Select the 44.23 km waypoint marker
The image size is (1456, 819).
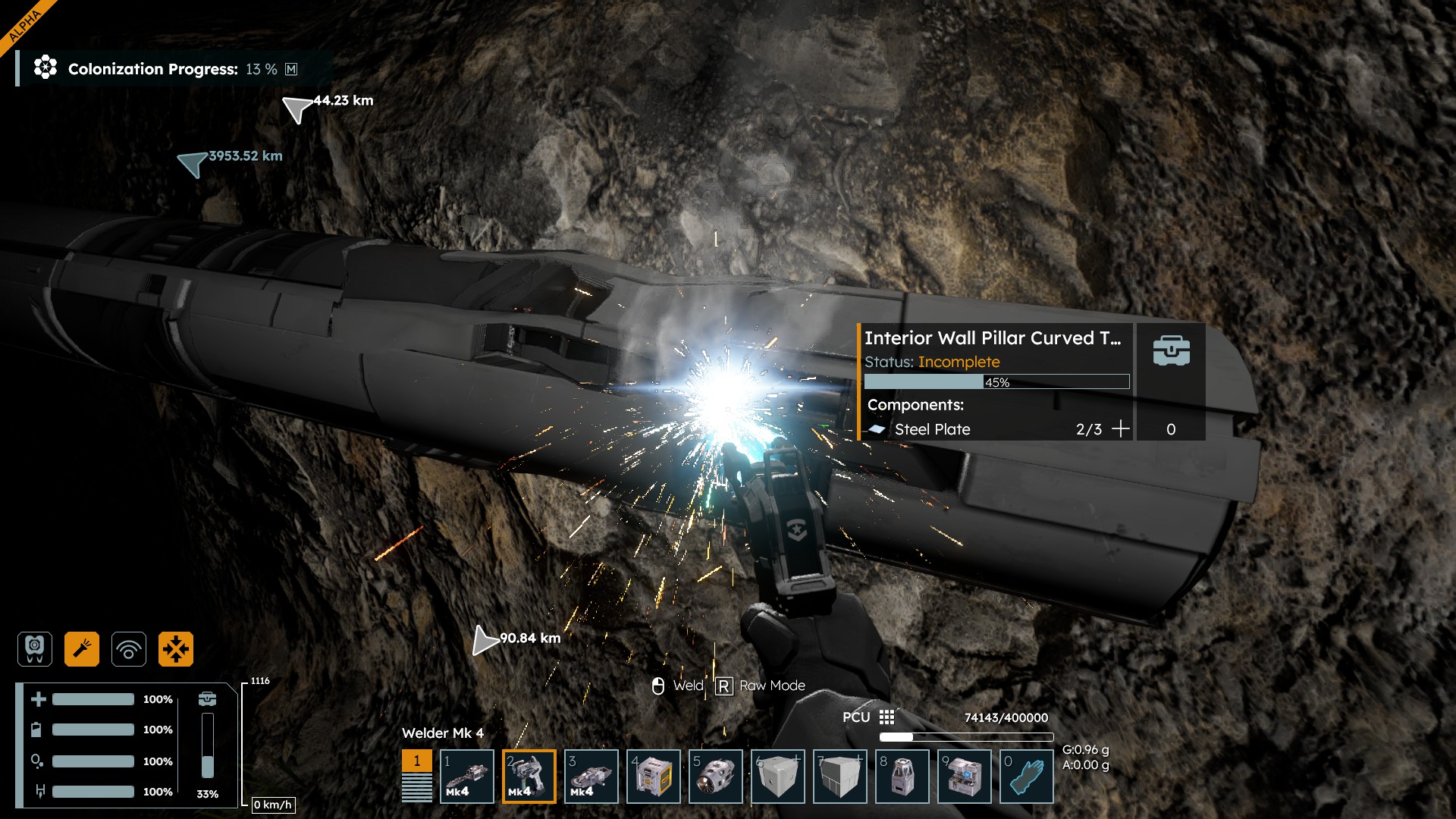[297, 108]
